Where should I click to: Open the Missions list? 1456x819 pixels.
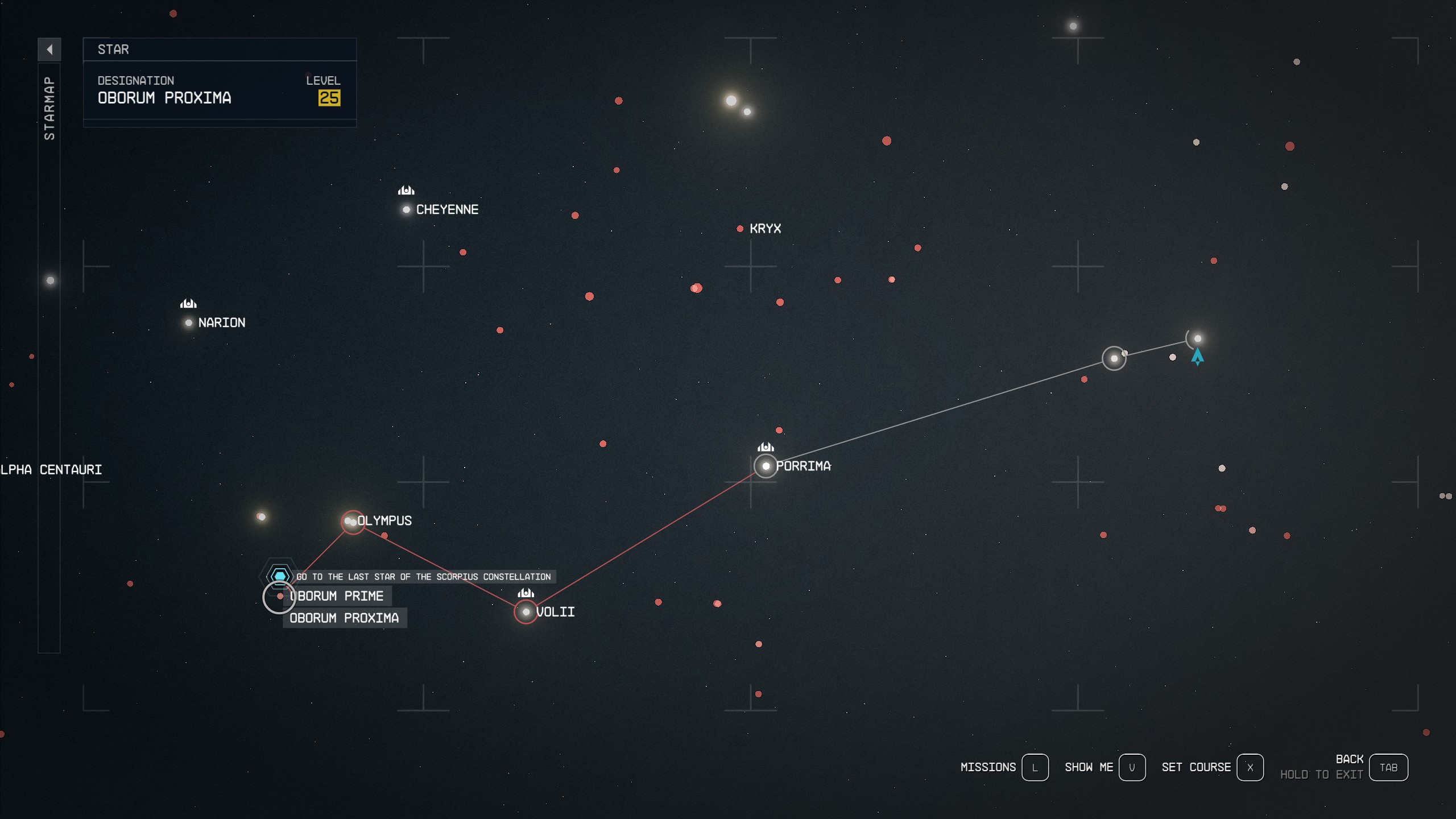(x=1036, y=767)
